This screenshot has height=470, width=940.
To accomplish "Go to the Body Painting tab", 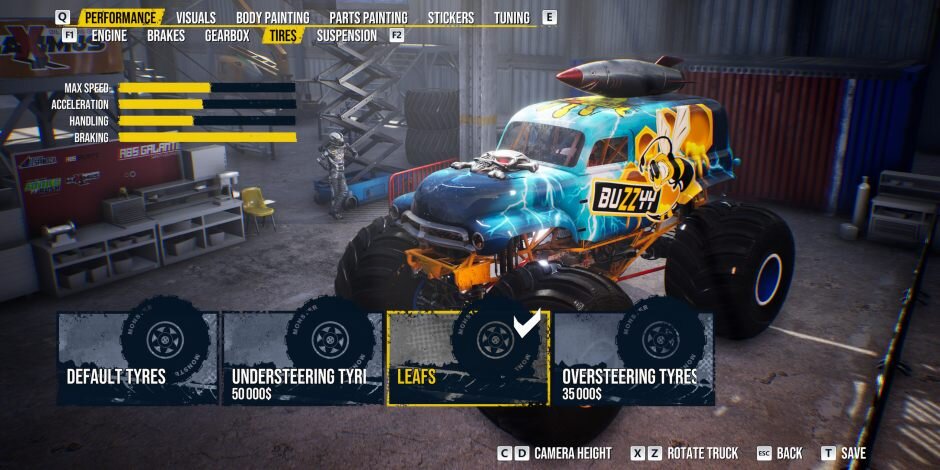I will (272, 18).
